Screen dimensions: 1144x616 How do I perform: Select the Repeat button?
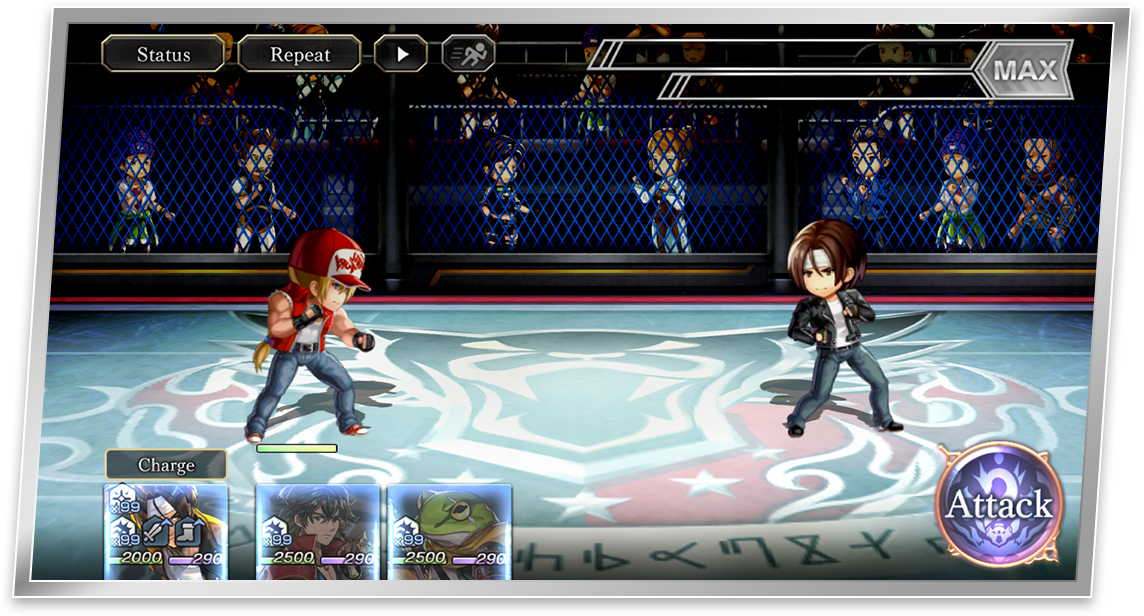tap(300, 54)
